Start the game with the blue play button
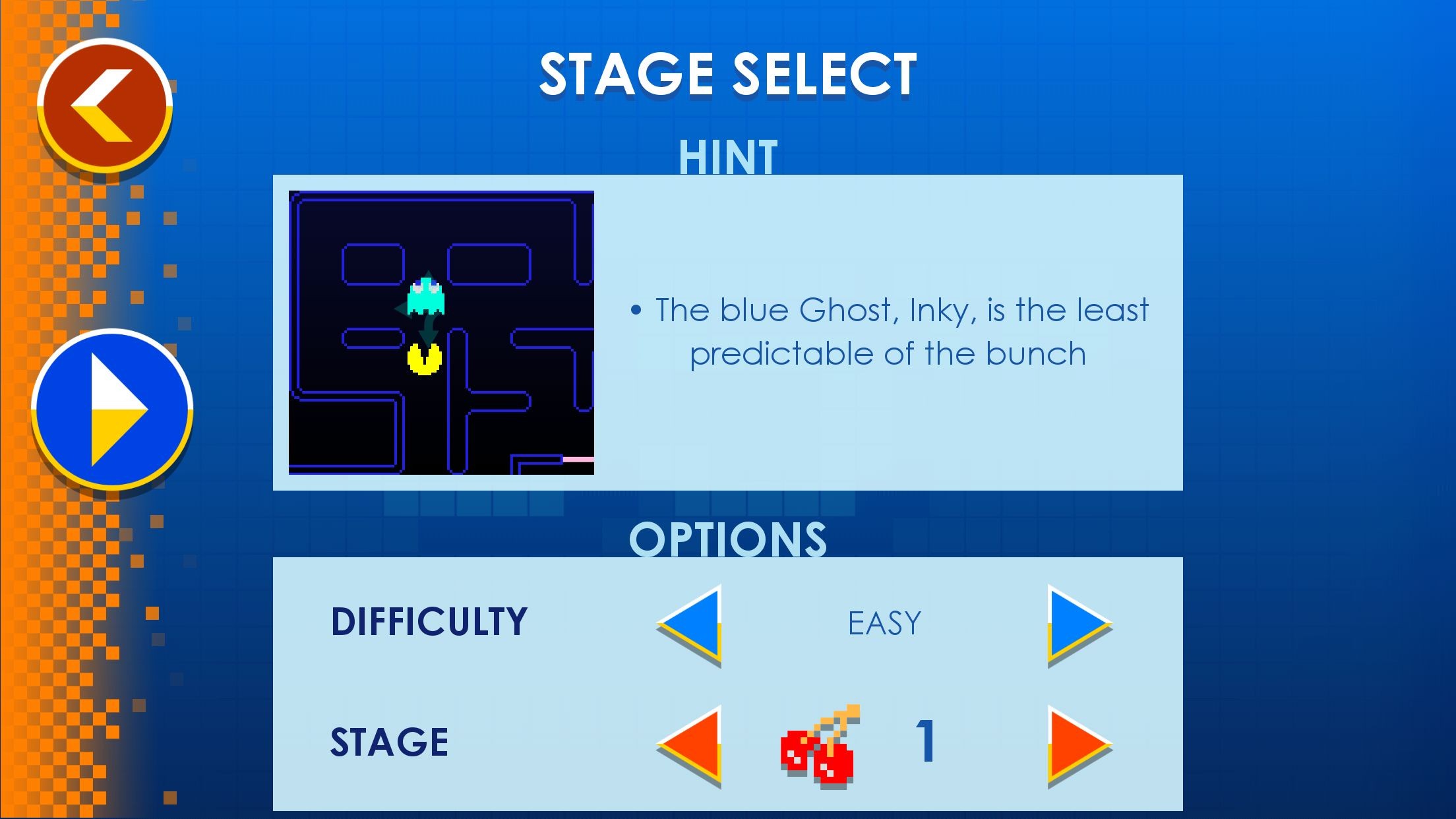The width and height of the screenshot is (1456, 819). point(112,409)
